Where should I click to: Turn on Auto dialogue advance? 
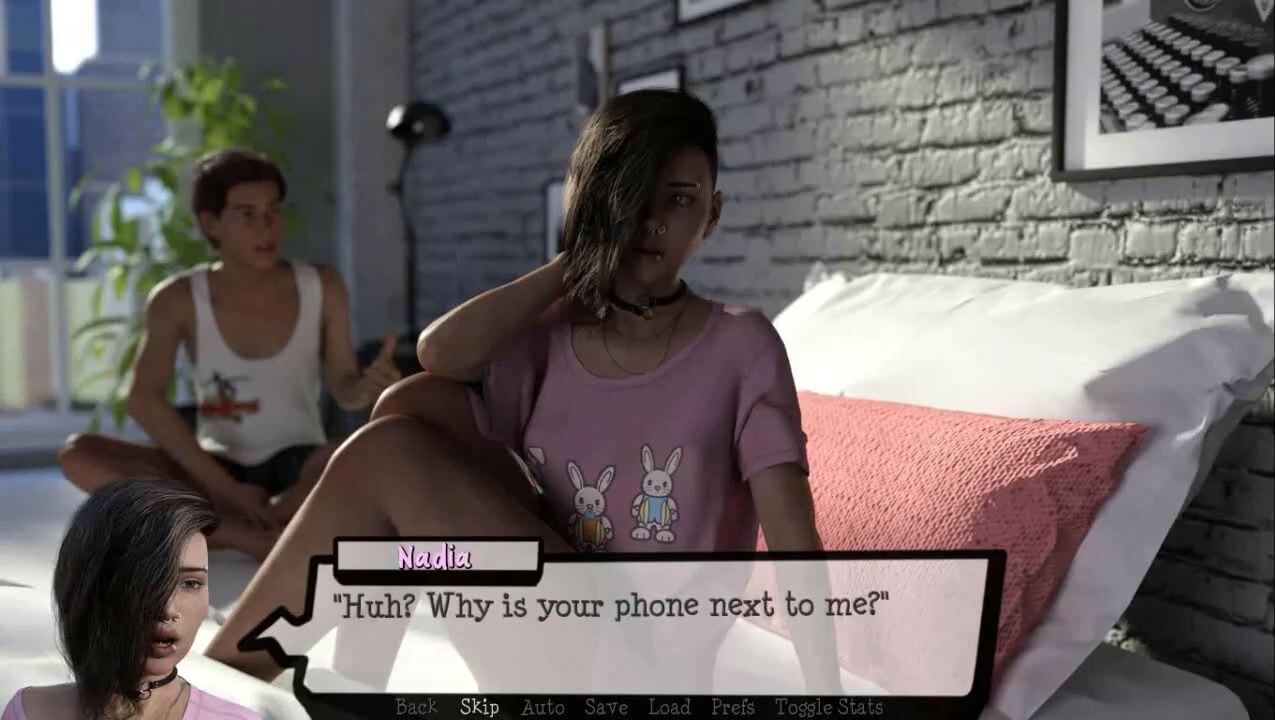[x=542, y=707]
